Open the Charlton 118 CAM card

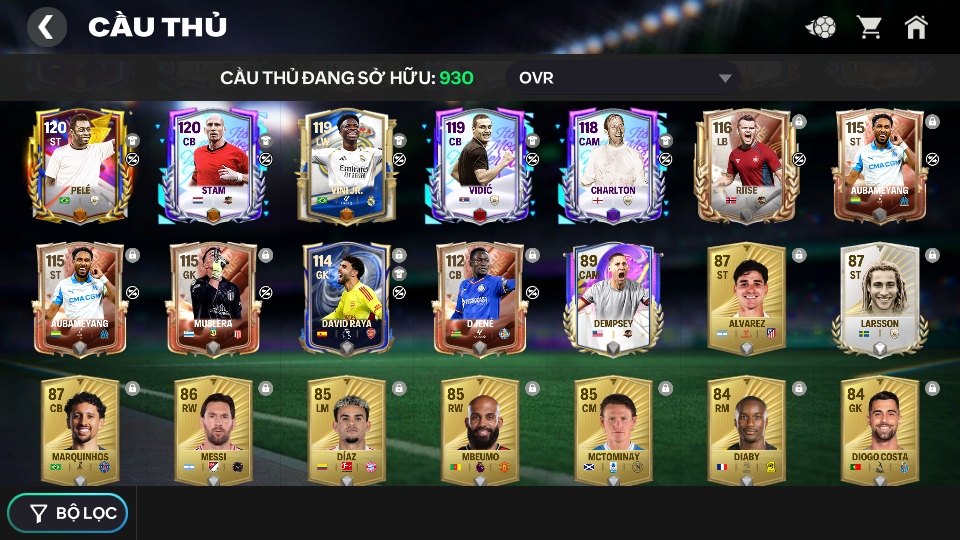(x=612, y=165)
